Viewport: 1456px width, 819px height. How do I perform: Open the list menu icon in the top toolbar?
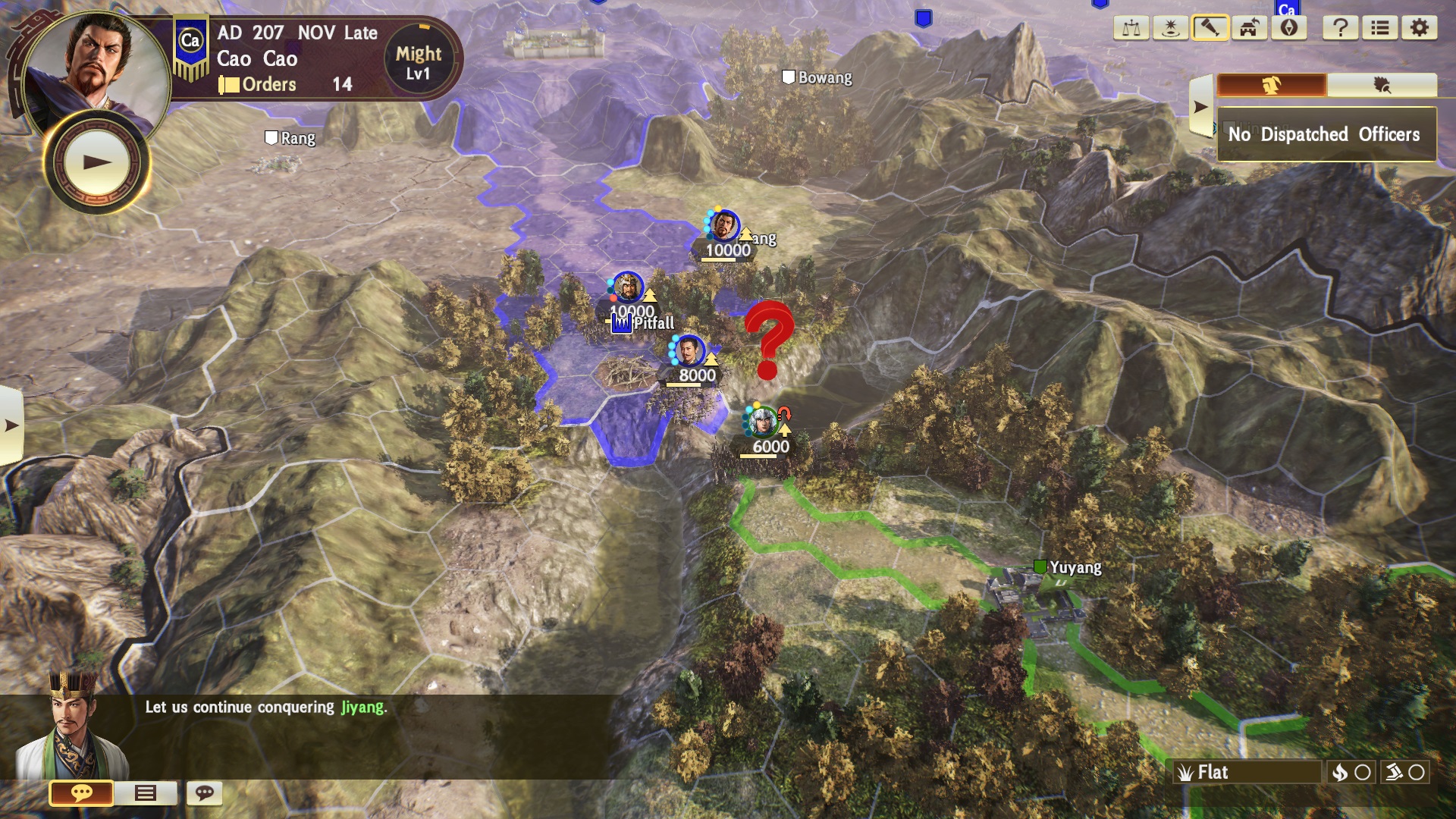1380,29
